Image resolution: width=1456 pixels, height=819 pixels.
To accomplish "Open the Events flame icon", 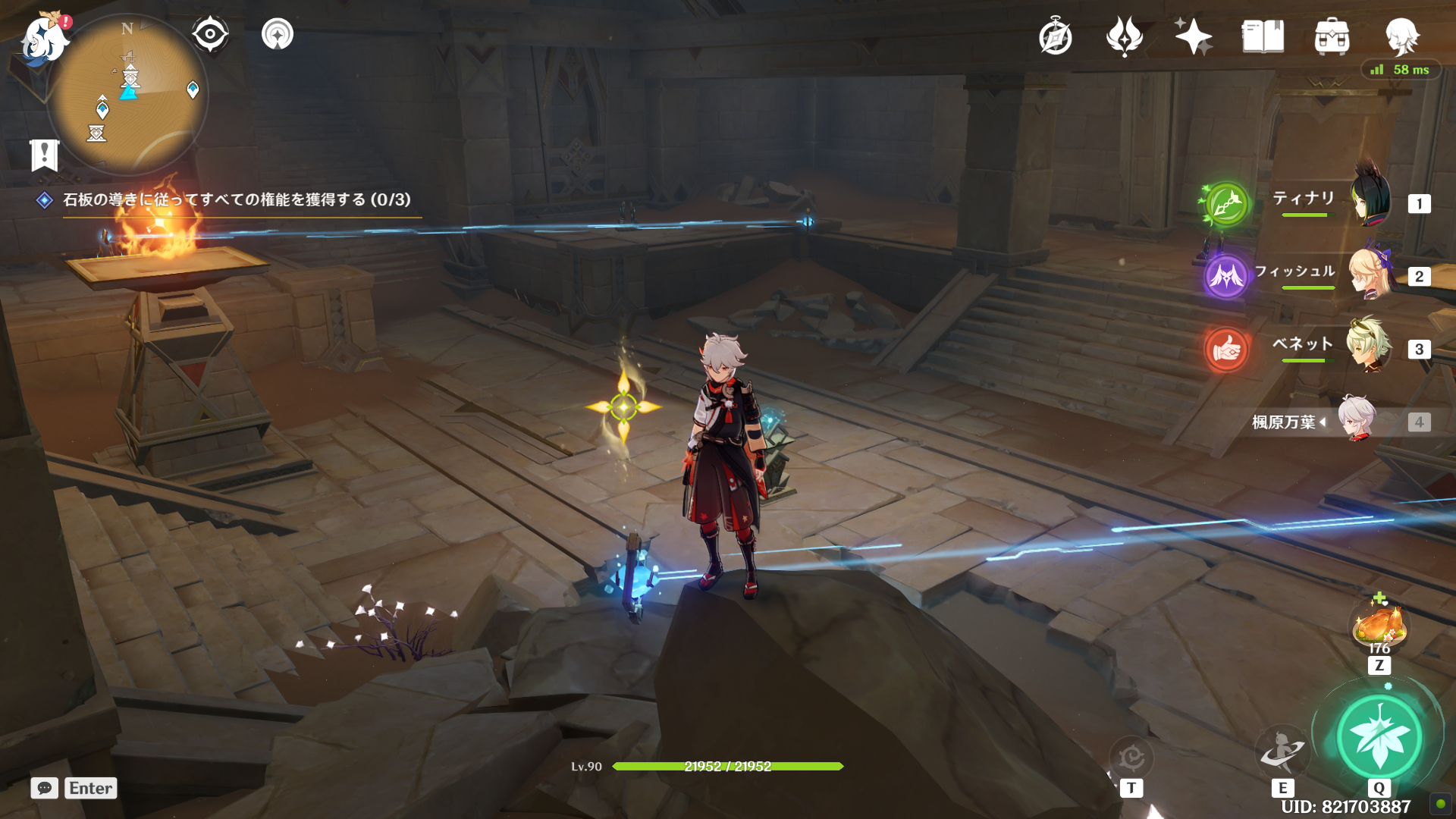I will tap(1124, 37).
